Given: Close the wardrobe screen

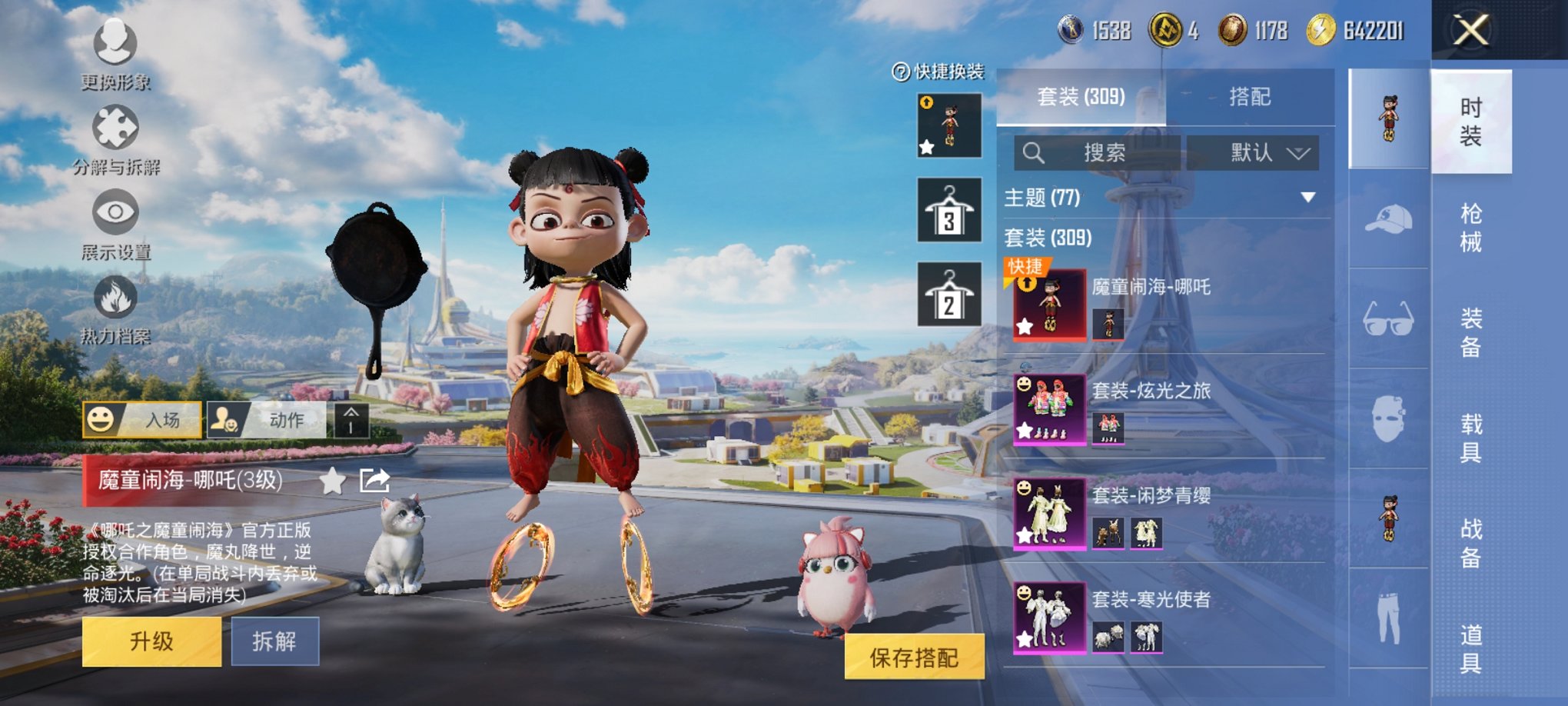Looking at the screenshot, I should 1470,32.
